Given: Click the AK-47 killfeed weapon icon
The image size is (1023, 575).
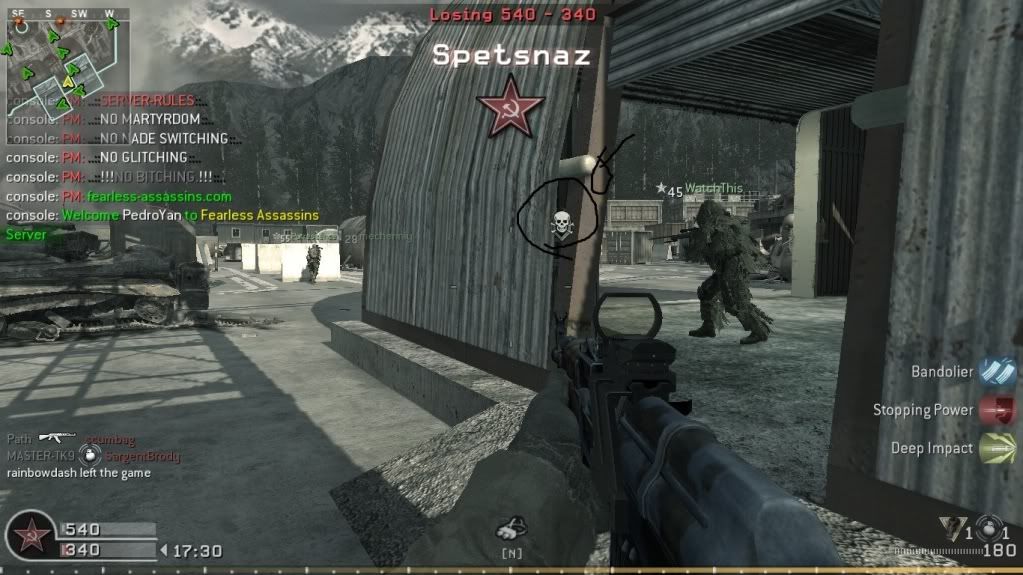Looking at the screenshot, I should [57, 438].
